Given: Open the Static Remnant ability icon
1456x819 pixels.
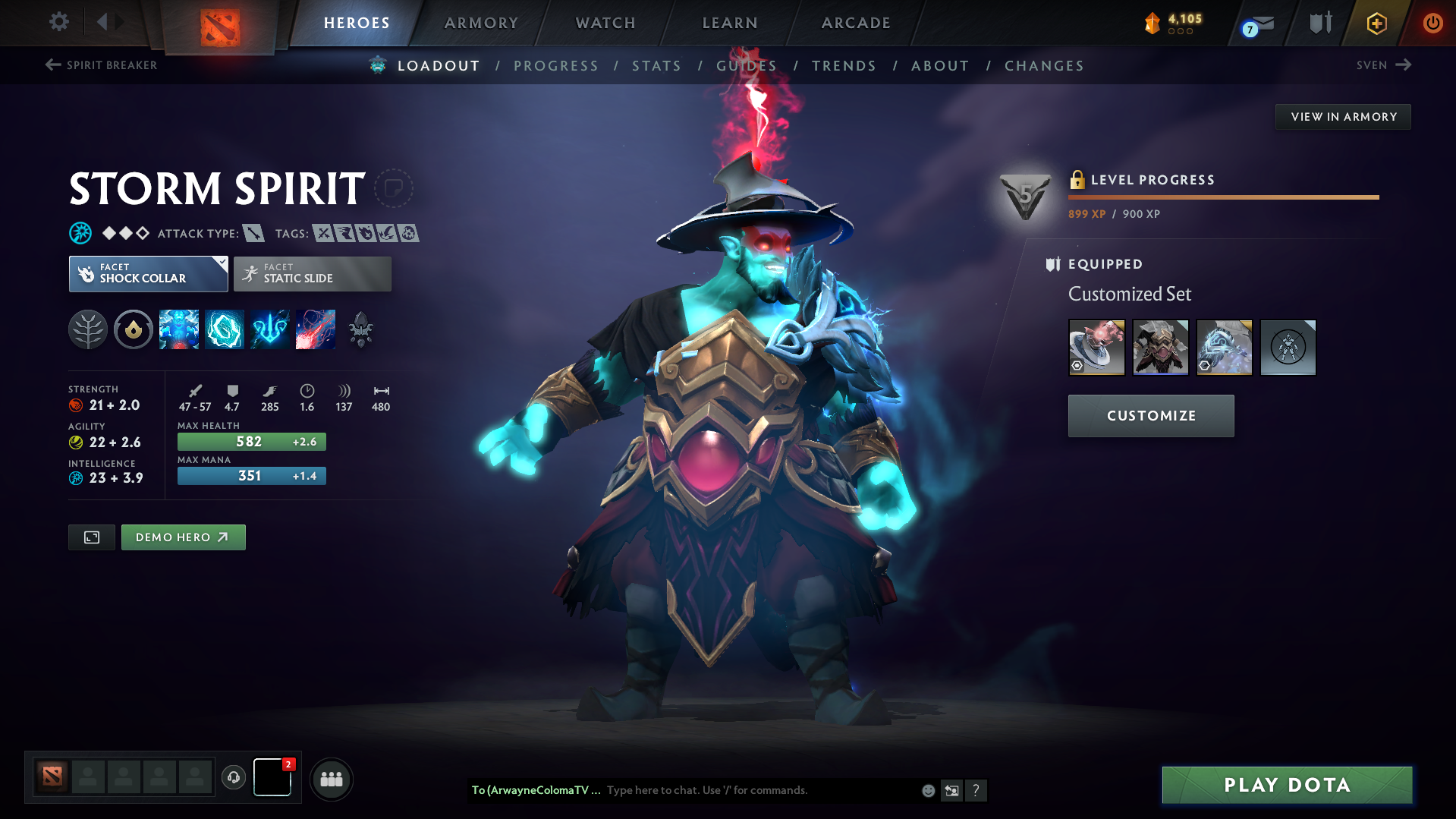Looking at the screenshot, I should tap(179, 329).
